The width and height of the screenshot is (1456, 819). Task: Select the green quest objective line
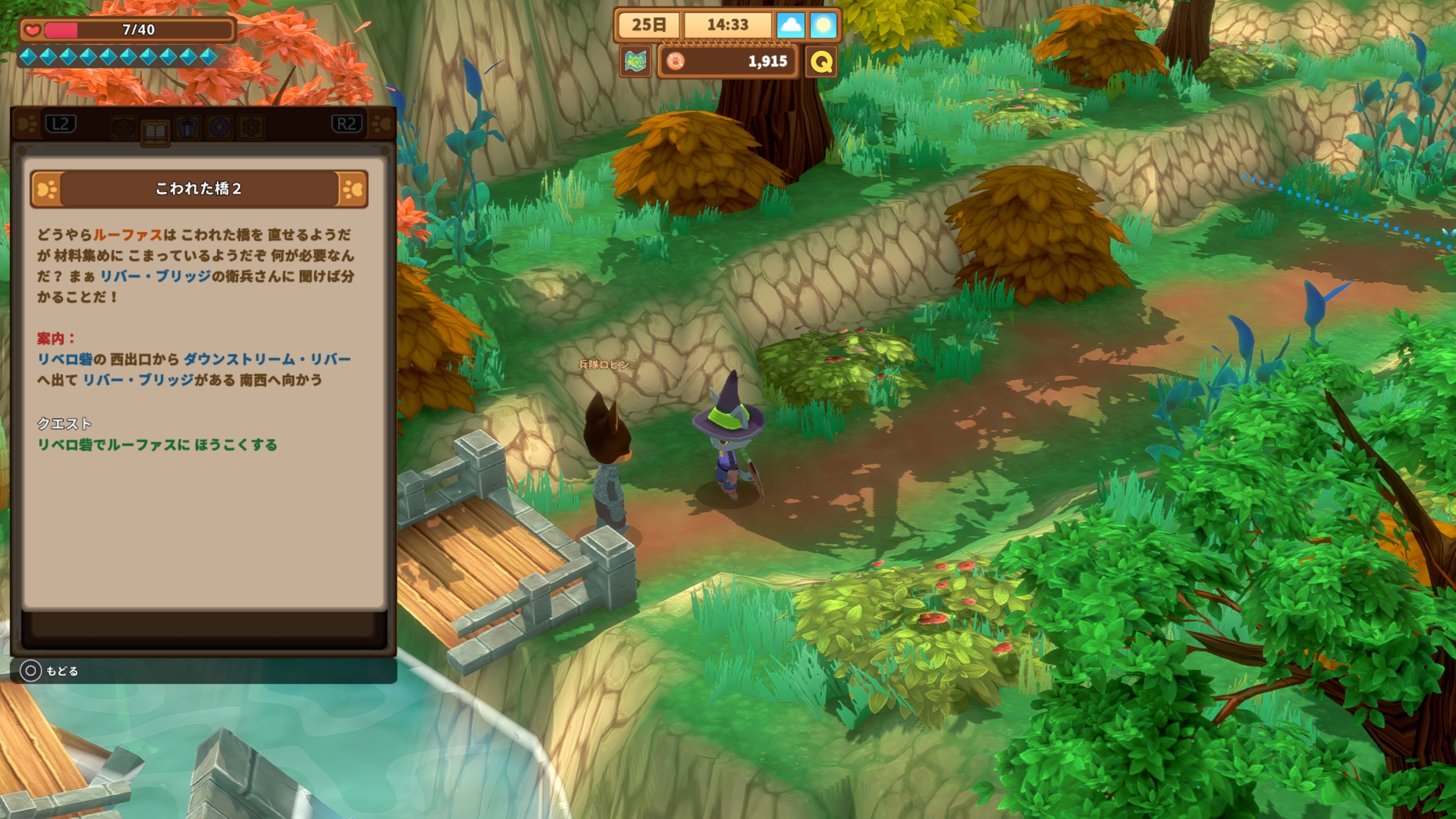click(157, 445)
